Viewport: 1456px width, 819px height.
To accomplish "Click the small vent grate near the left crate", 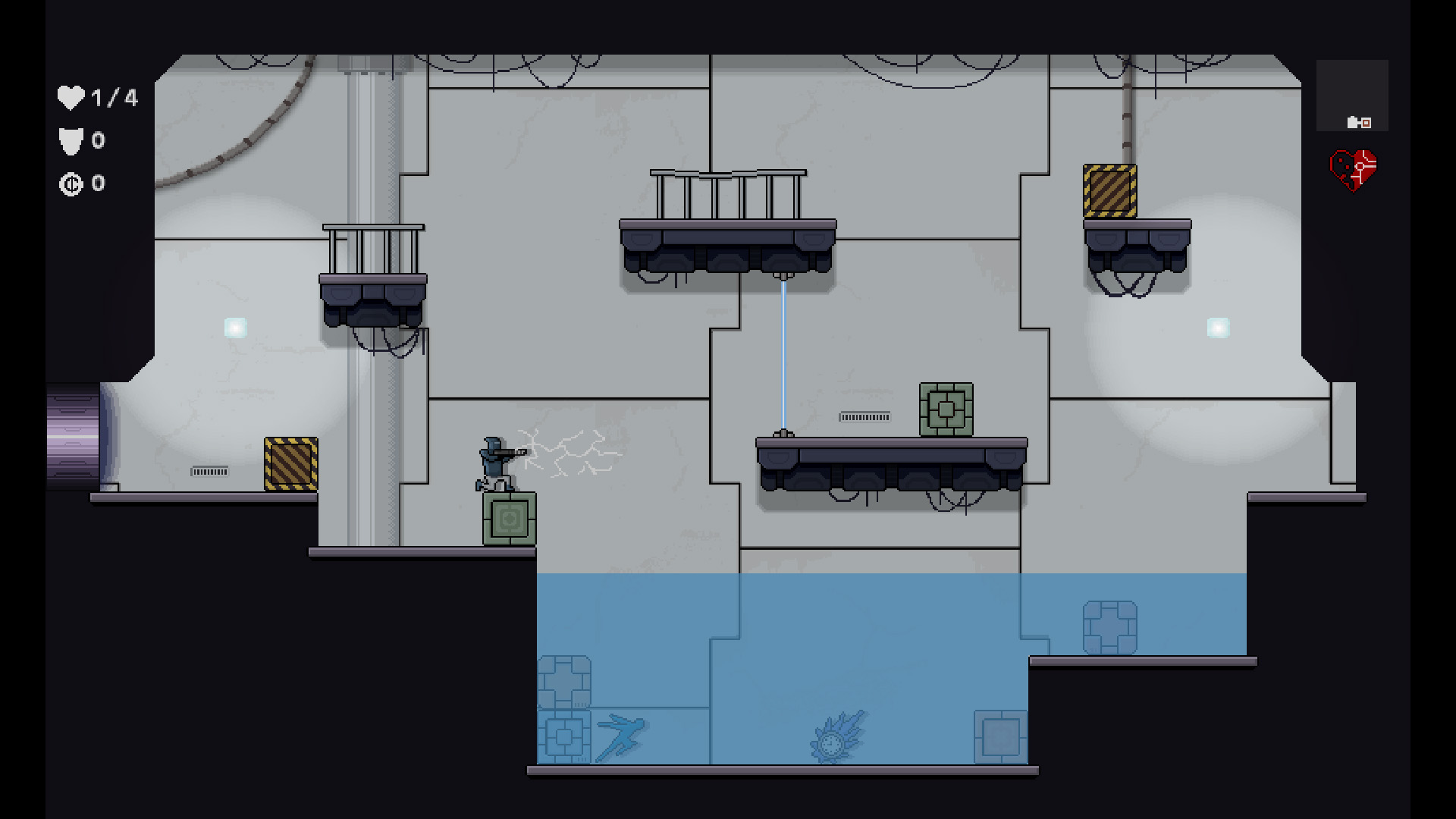I will pos(210,470).
